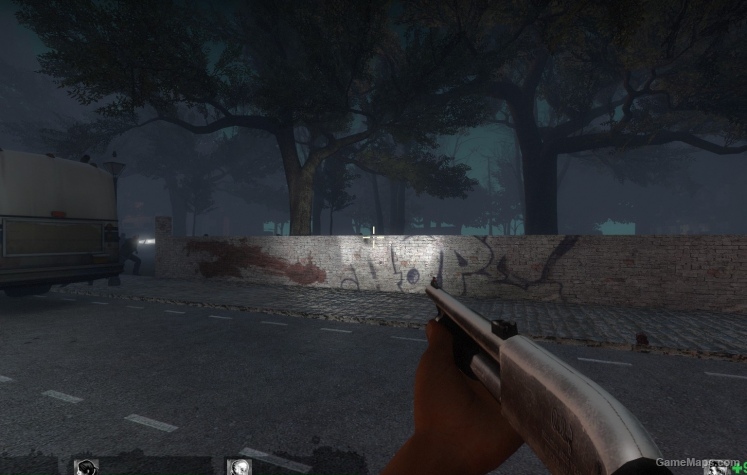Select the ponytail-haired teammate portrait
The width and height of the screenshot is (747, 475).
coord(86,467)
